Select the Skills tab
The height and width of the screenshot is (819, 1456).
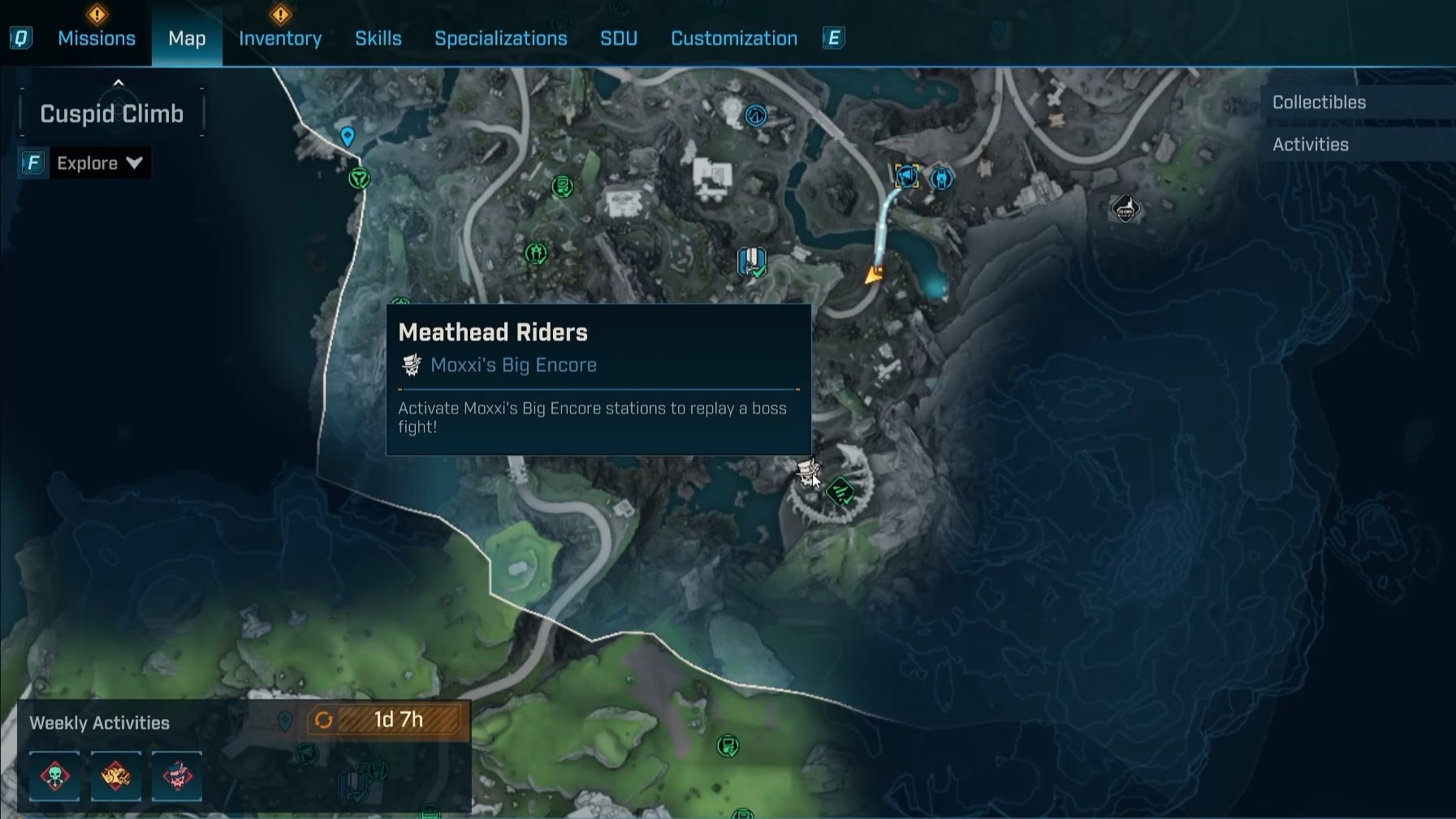point(378,38)
